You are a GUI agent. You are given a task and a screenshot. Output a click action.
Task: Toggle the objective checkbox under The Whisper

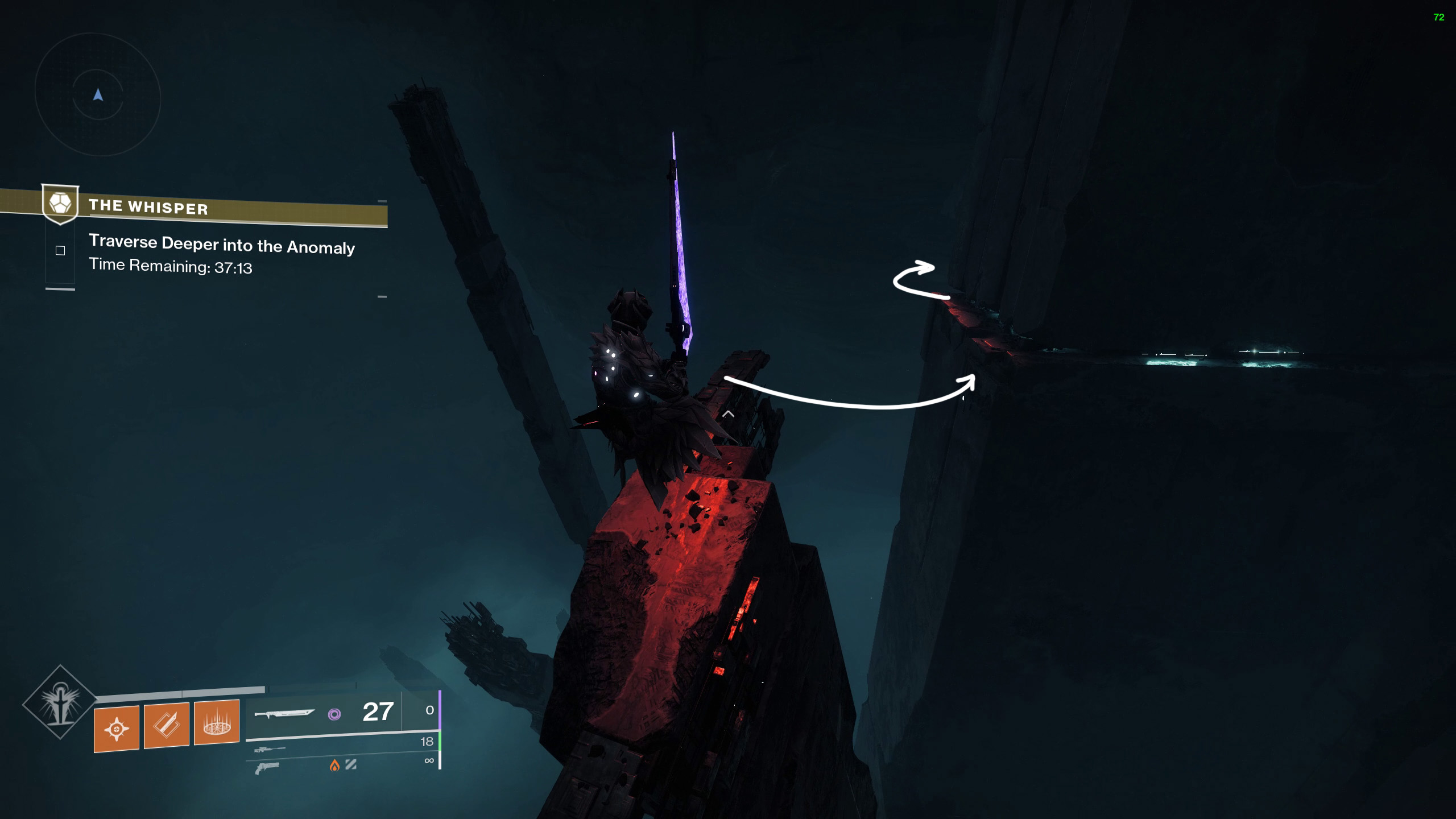pos(60,249)
